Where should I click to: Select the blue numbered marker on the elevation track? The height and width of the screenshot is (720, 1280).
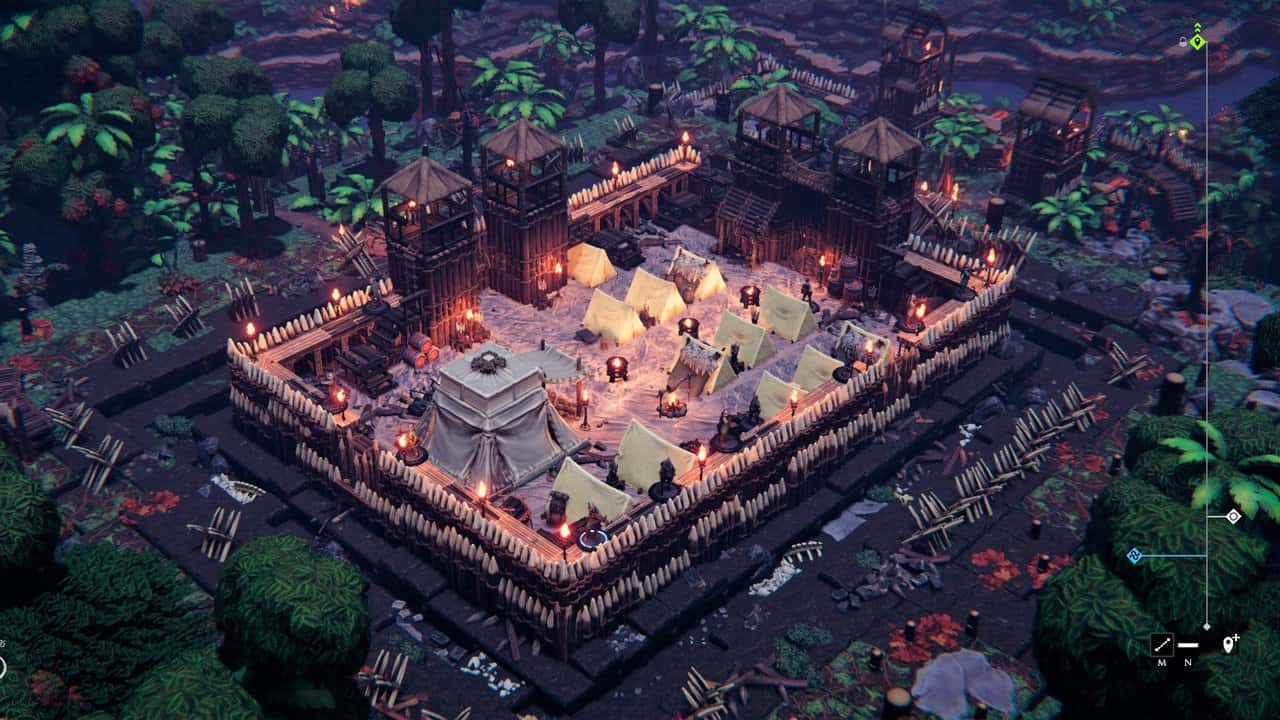pyautogui.click(x=1134, y=555)
